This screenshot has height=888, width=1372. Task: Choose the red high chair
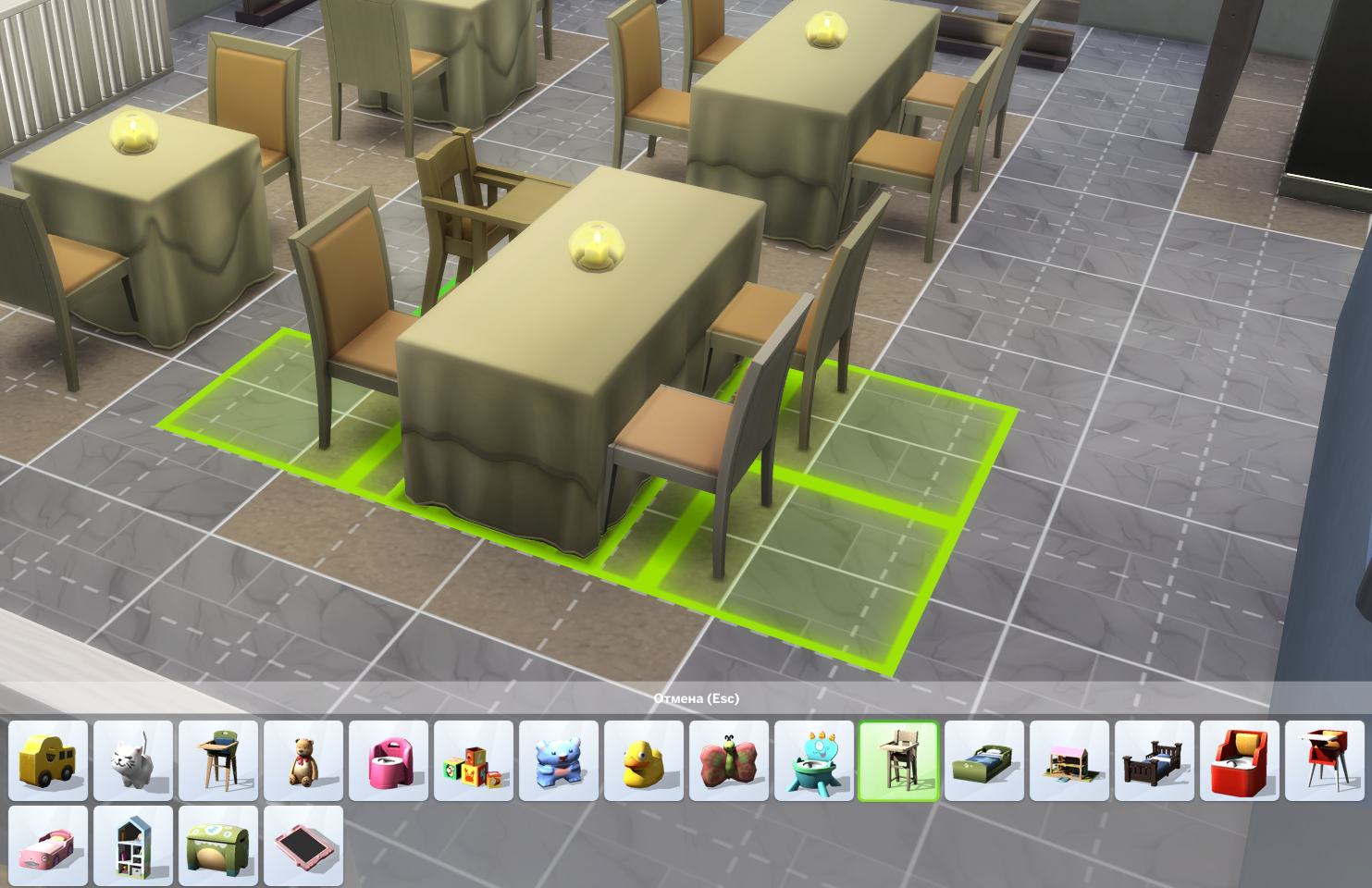1325,760
